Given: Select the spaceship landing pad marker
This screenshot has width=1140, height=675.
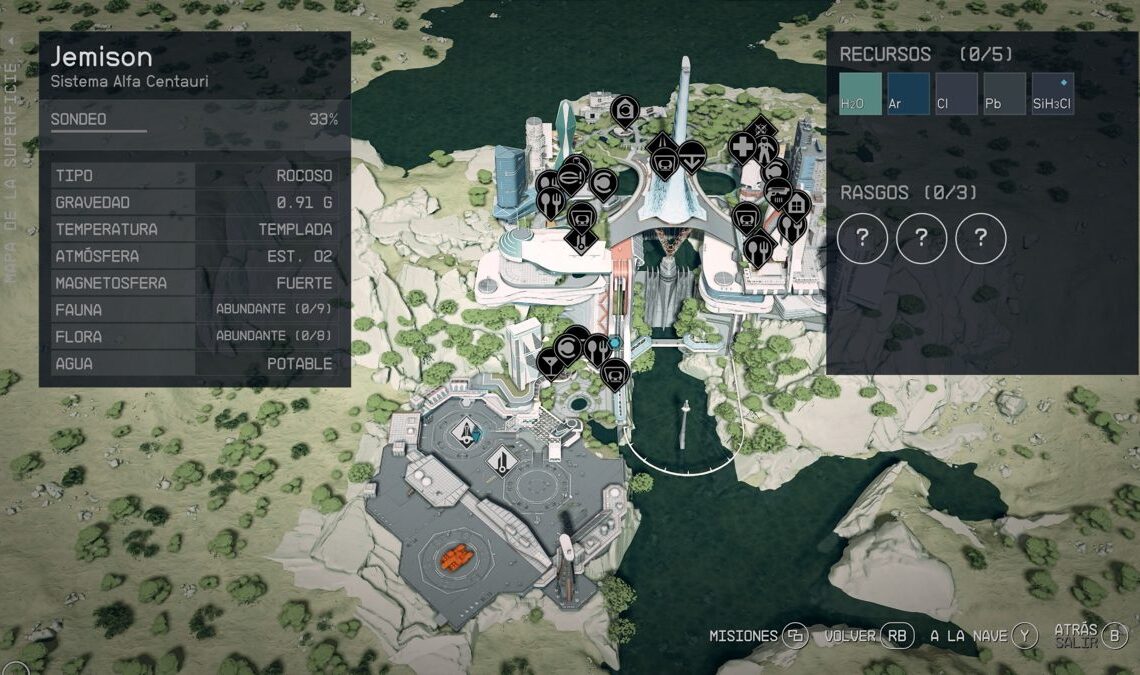Looking at the screenshot, I should point(467,432).
